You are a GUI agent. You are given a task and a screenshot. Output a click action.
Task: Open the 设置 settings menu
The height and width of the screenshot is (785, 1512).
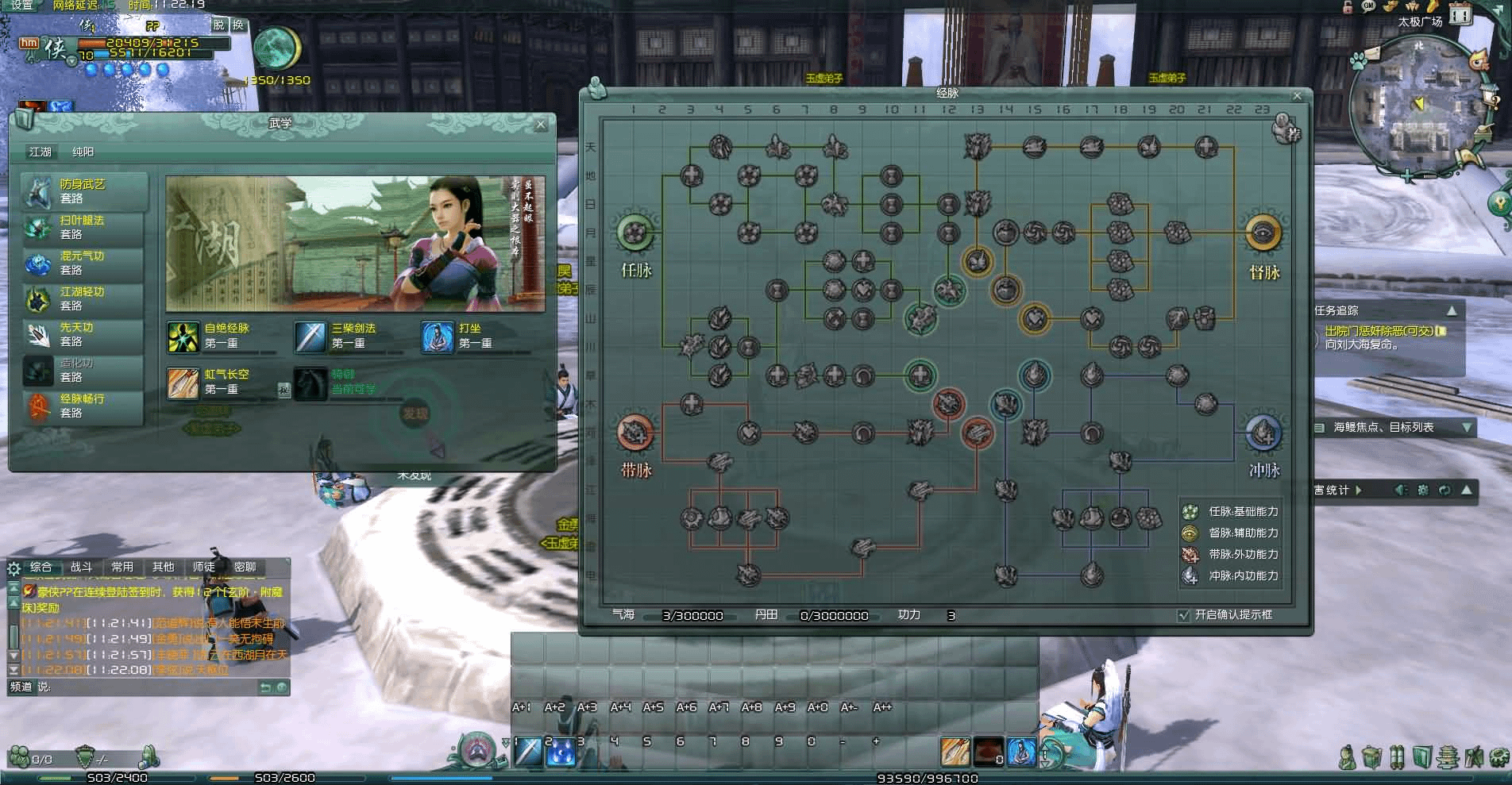(22, 6)
